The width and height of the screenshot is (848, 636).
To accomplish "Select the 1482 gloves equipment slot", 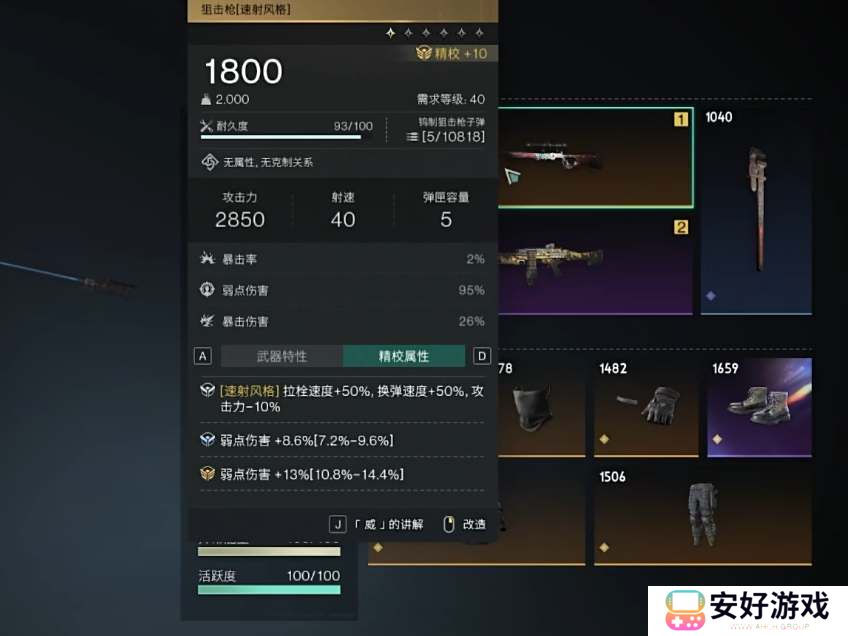I will (x=645, y=403).
